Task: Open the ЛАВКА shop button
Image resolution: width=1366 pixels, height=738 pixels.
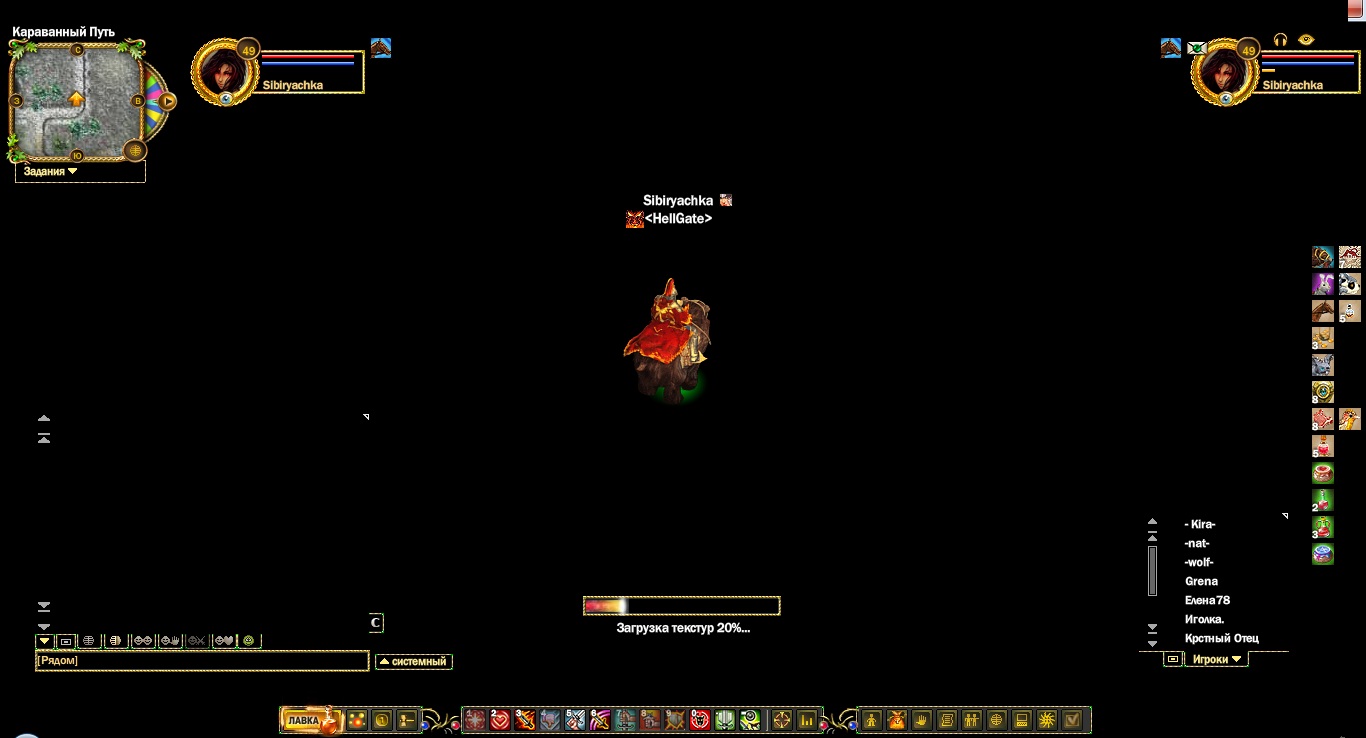Action: (x=303, y=720)
